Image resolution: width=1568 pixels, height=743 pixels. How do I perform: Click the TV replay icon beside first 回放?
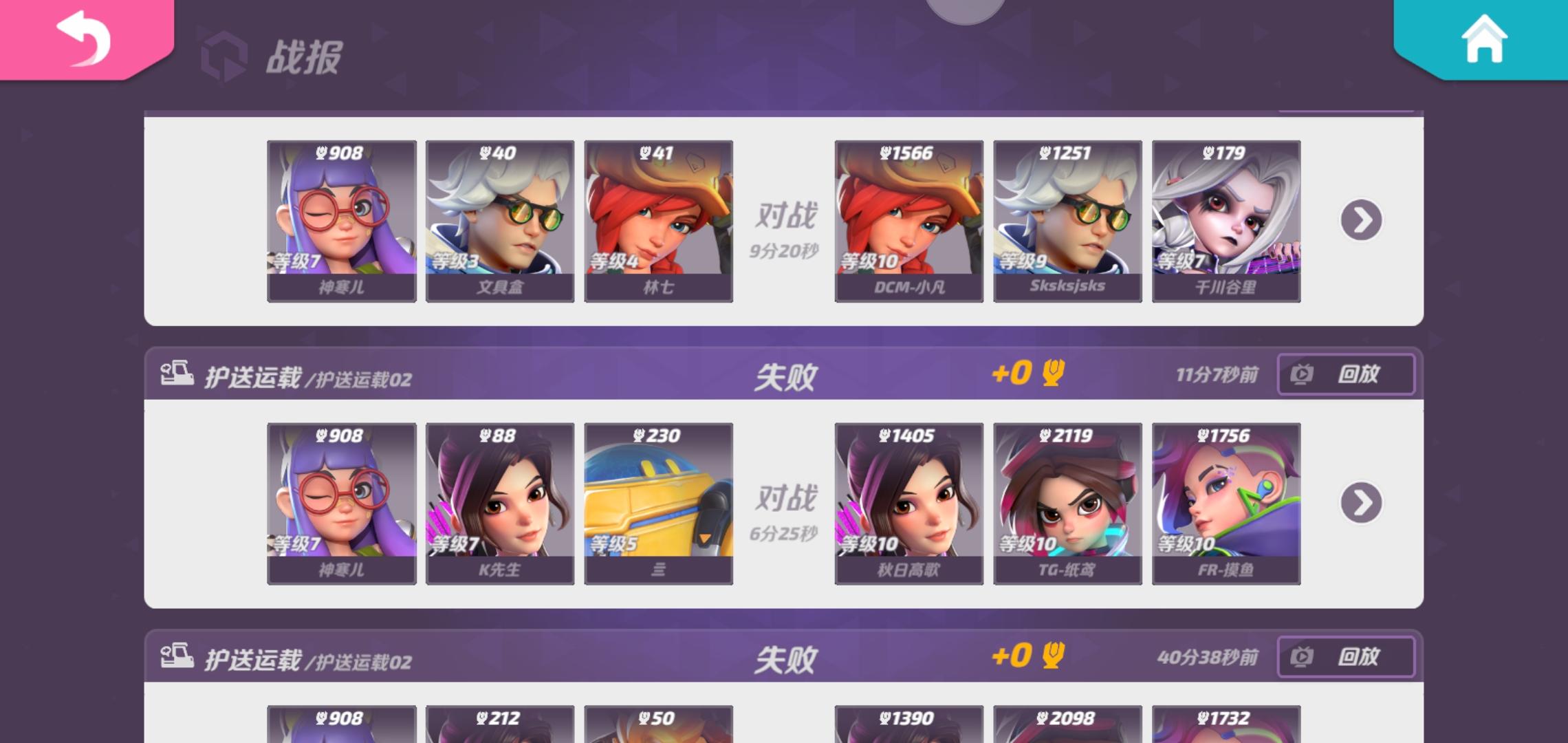pos(1303,375)
